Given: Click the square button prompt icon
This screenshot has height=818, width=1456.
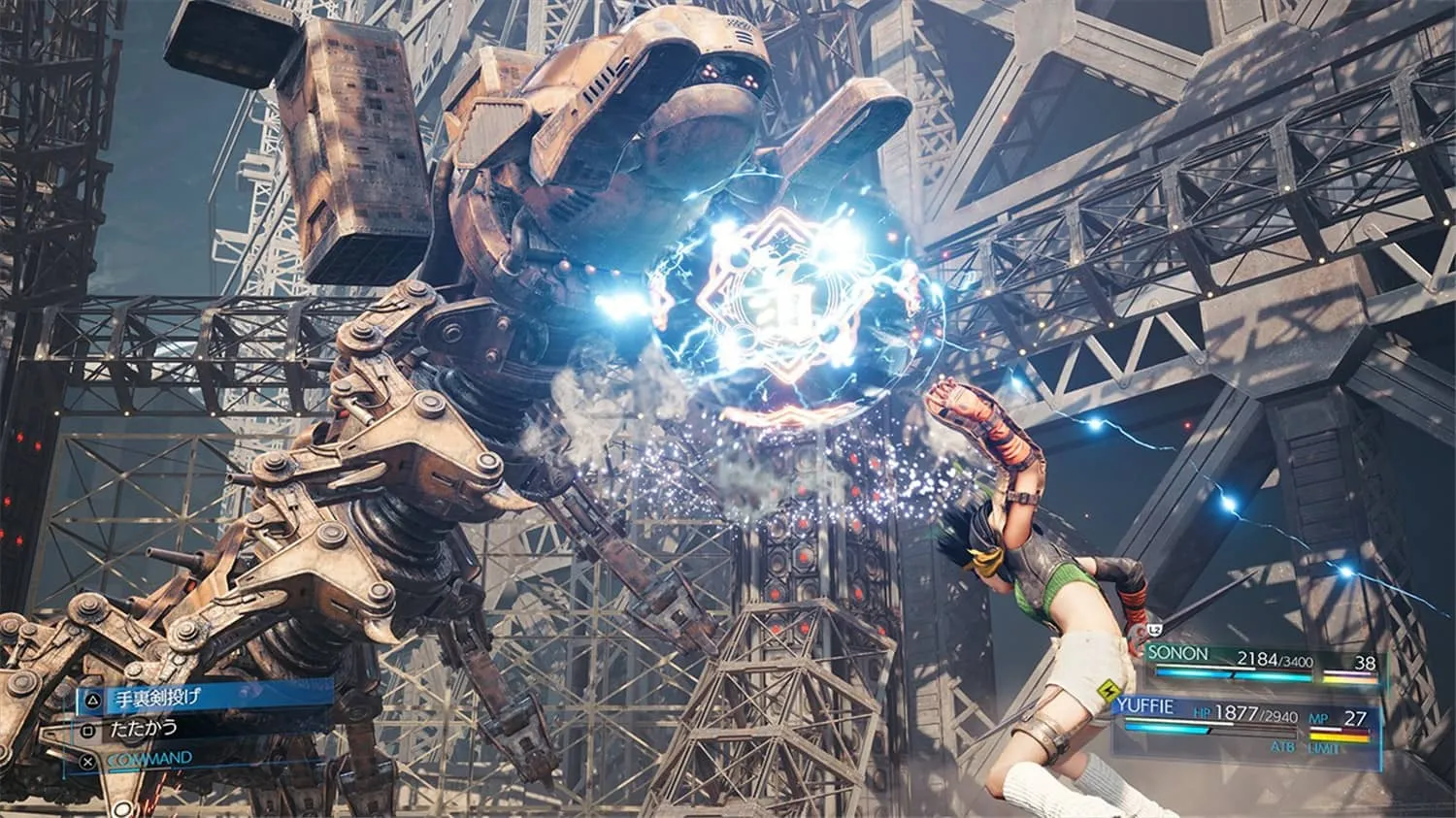Looking at the screenshot, I should [86, 730].
